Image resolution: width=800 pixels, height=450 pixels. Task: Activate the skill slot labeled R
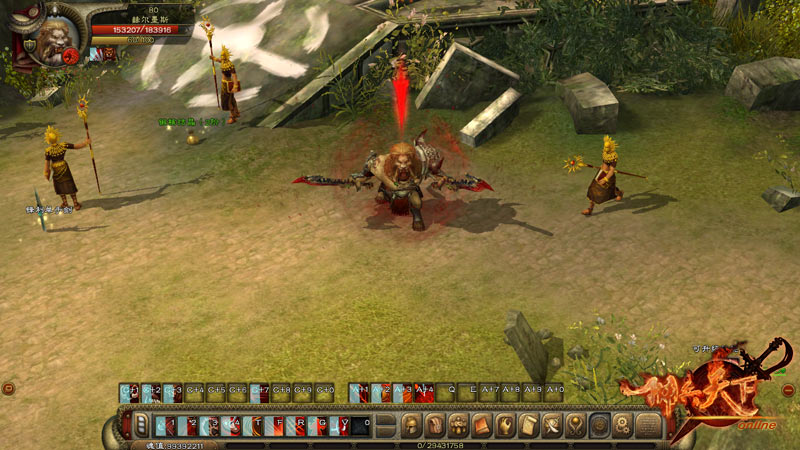point(299,426)
